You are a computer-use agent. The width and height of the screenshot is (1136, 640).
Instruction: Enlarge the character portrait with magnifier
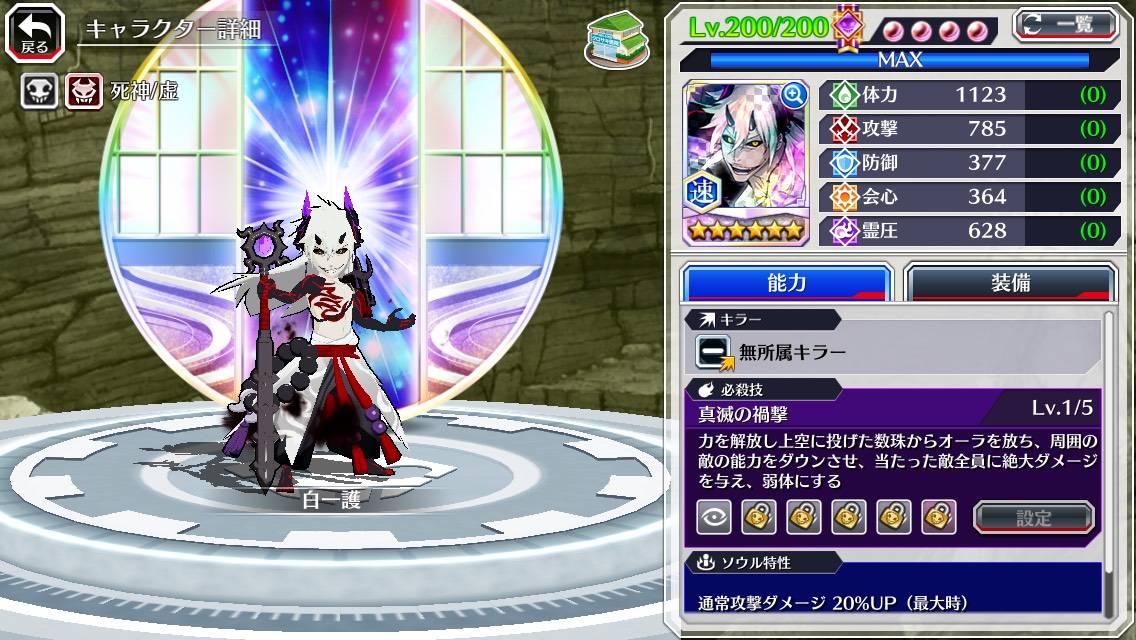tap(794, 95)
